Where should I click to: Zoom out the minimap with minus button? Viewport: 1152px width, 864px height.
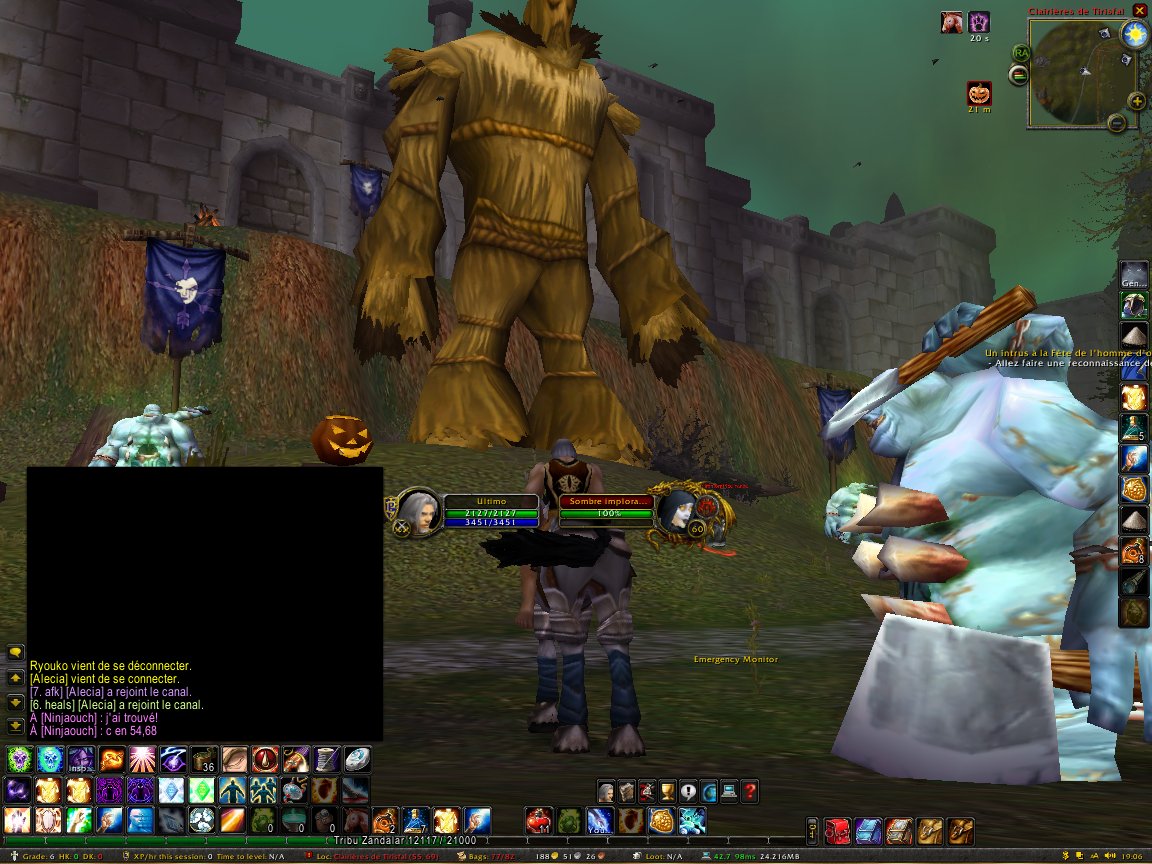click(x=1117, y=123)
